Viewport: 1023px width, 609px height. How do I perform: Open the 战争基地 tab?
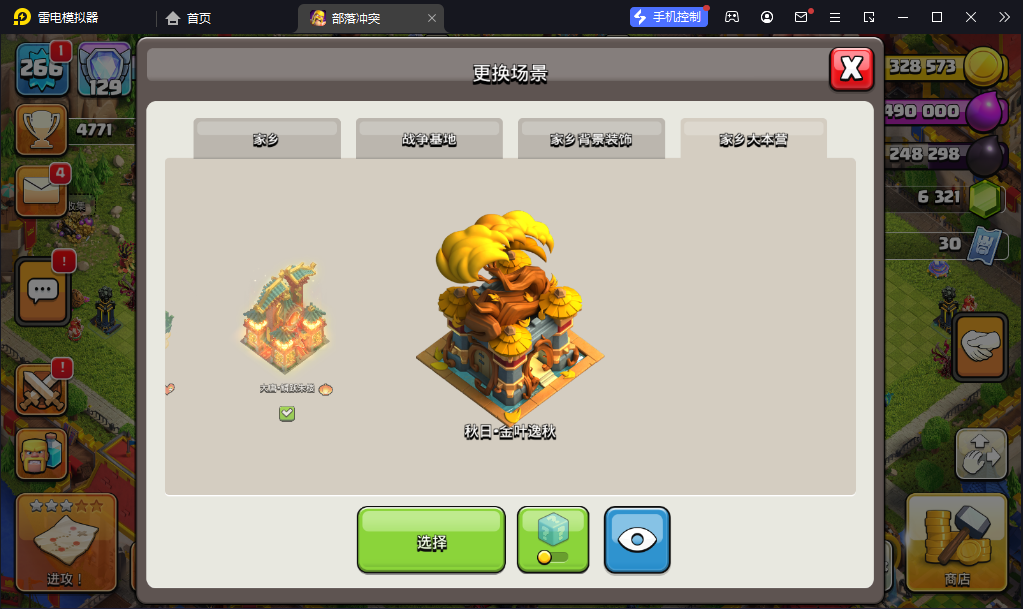click(x=429, y=139)
